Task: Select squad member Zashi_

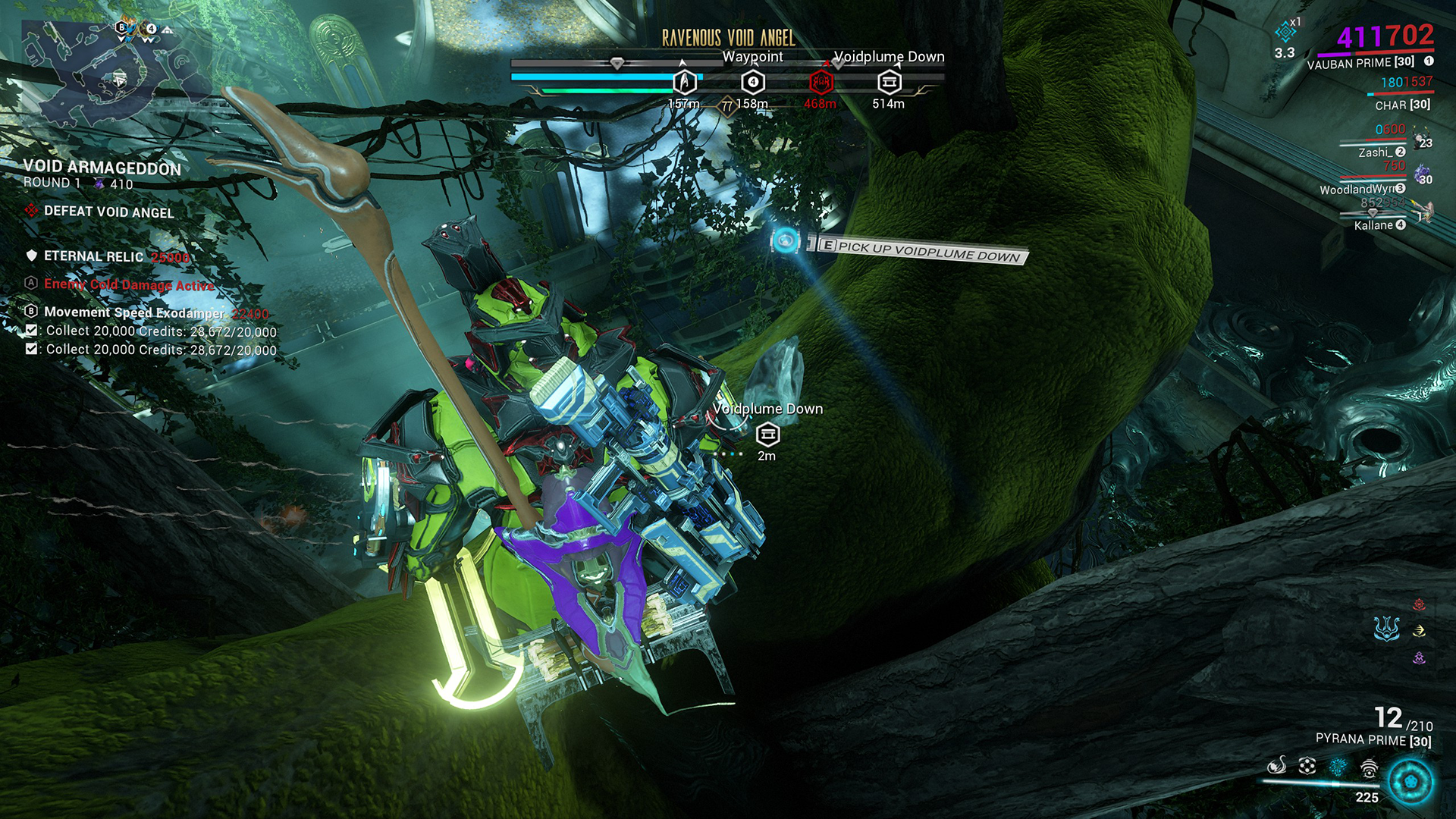Action: (1375, 152)
